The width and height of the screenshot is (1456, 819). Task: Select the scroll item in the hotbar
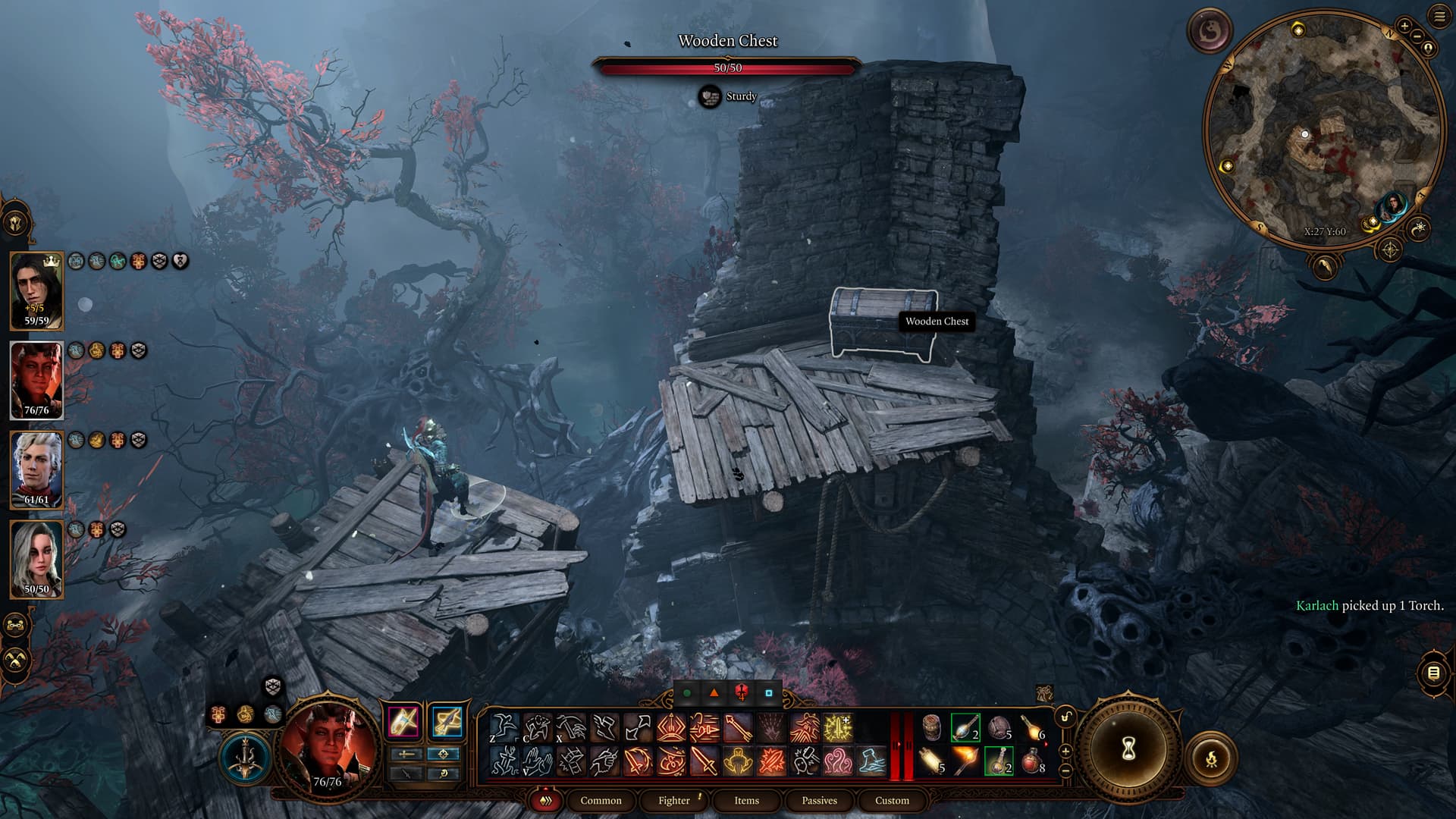click(x=932, y=760)
